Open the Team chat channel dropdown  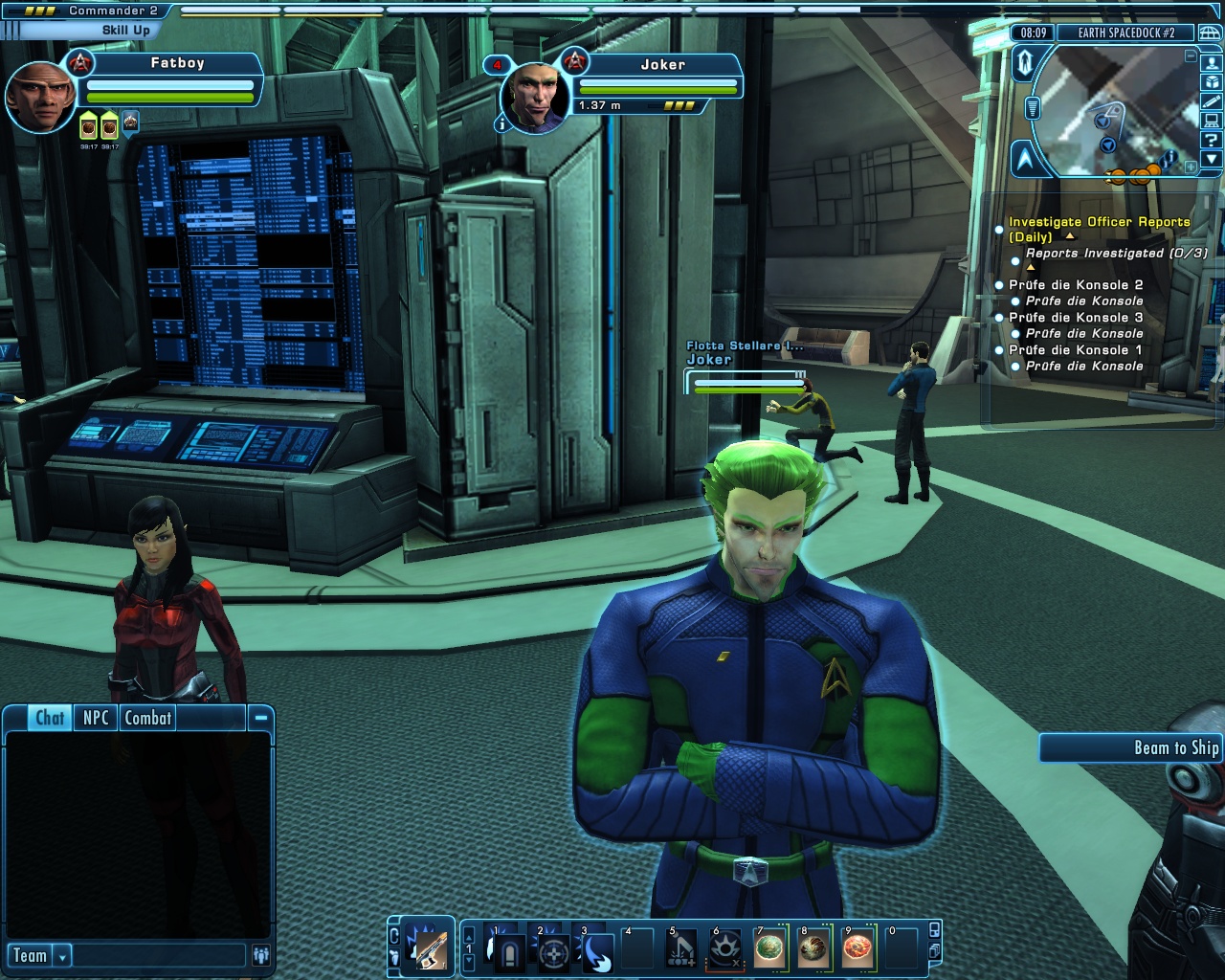coord(62,955)
